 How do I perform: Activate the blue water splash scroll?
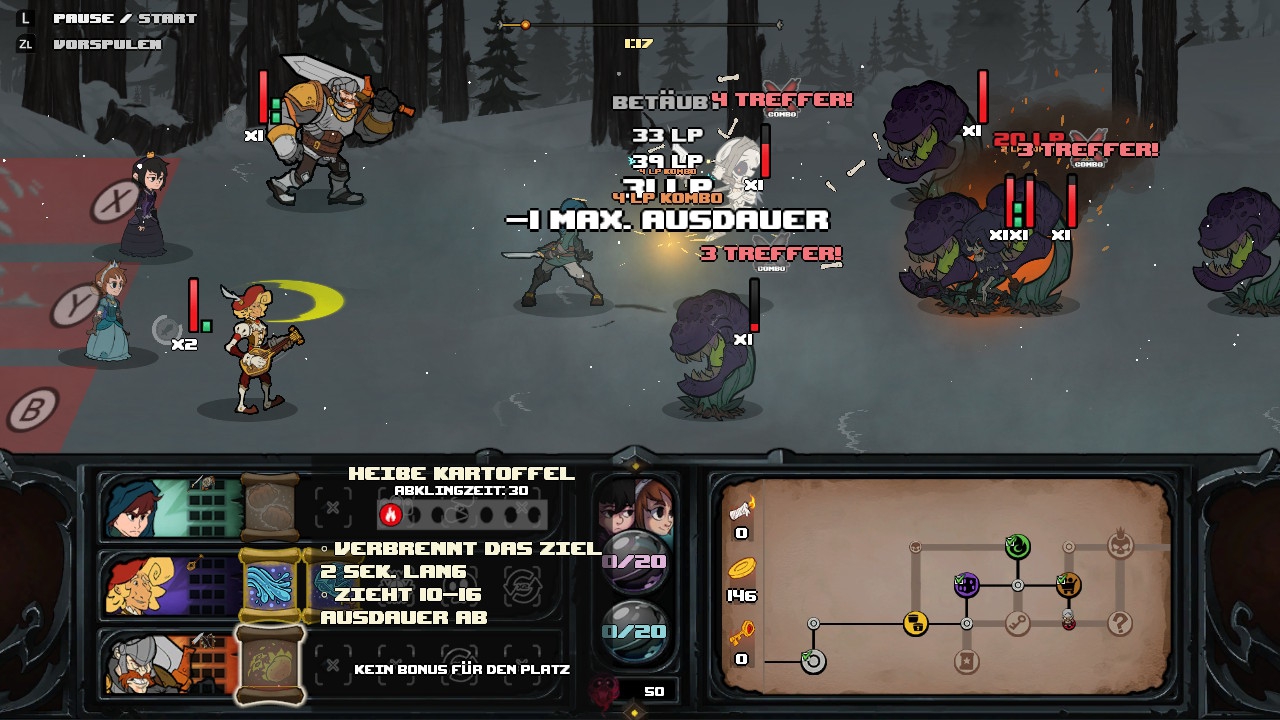pos(270,586)
